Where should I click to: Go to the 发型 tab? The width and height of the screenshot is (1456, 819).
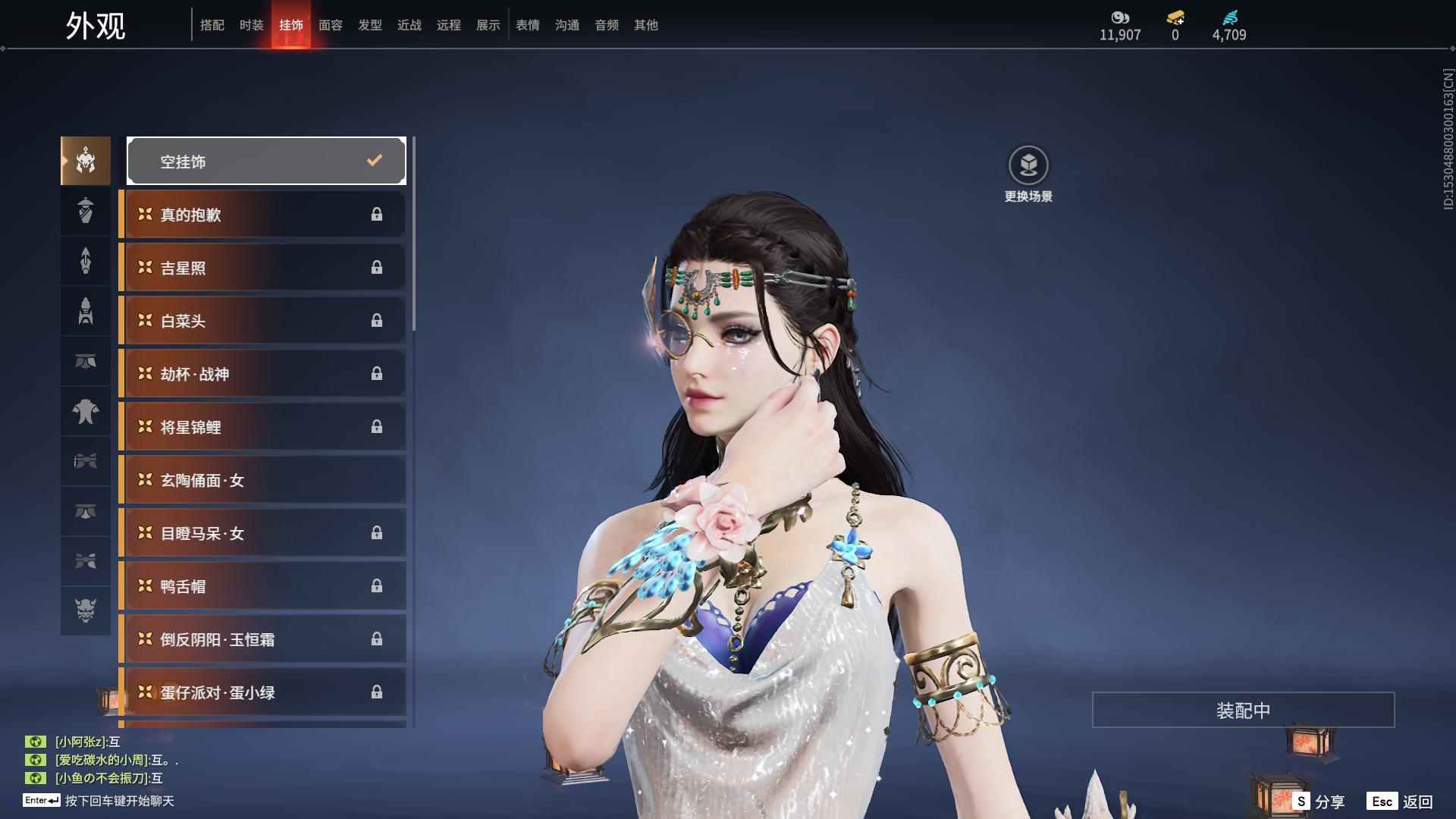[370, 25]
